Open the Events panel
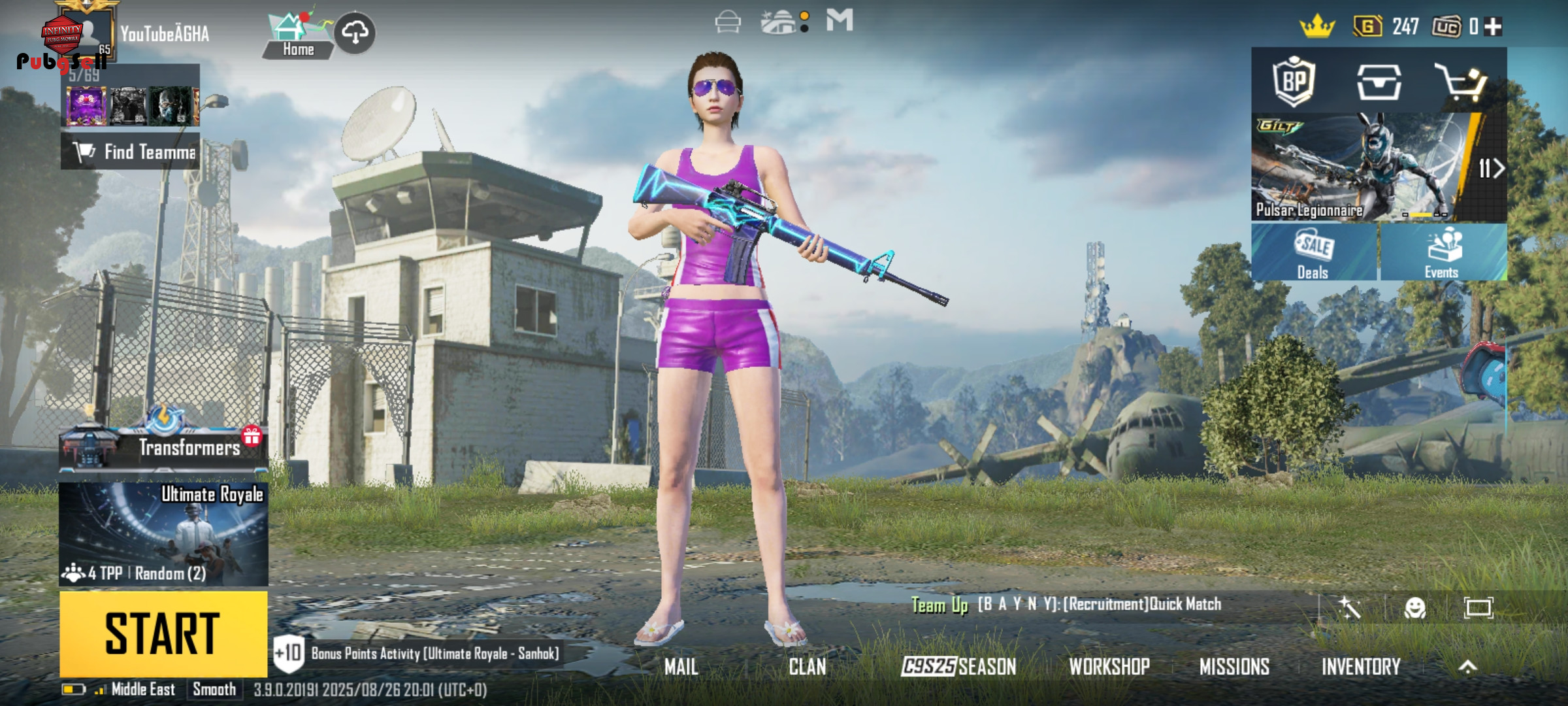This screenshot has height=706, width=1568. [x=1443, y=253]
